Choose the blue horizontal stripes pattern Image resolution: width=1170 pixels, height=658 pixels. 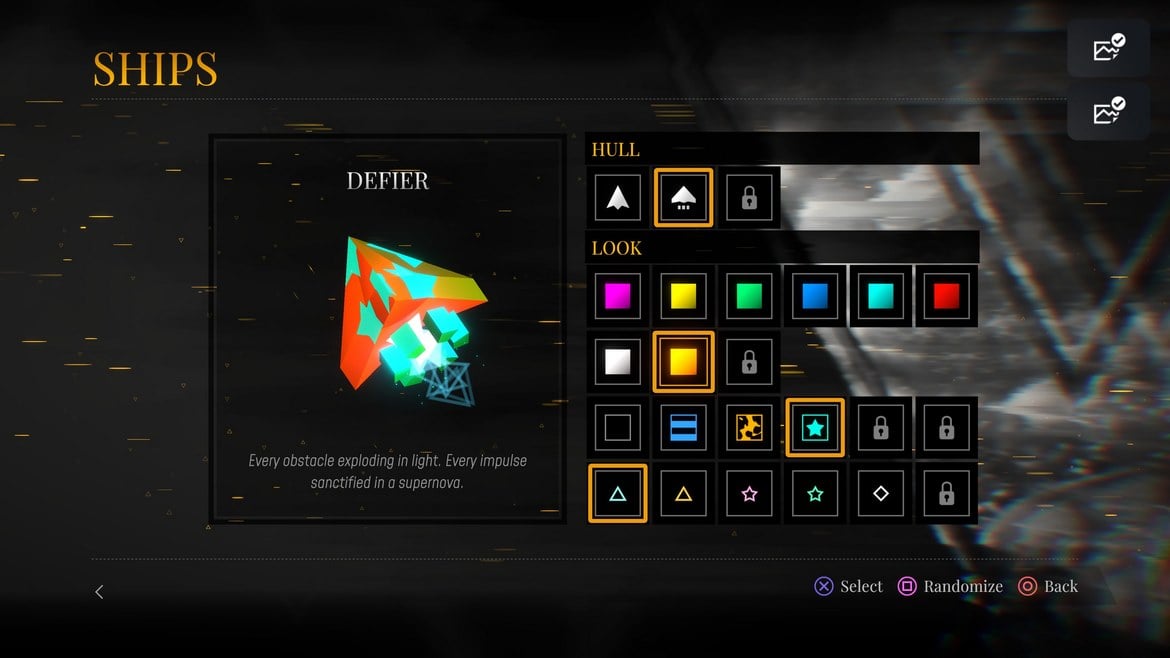683,428
